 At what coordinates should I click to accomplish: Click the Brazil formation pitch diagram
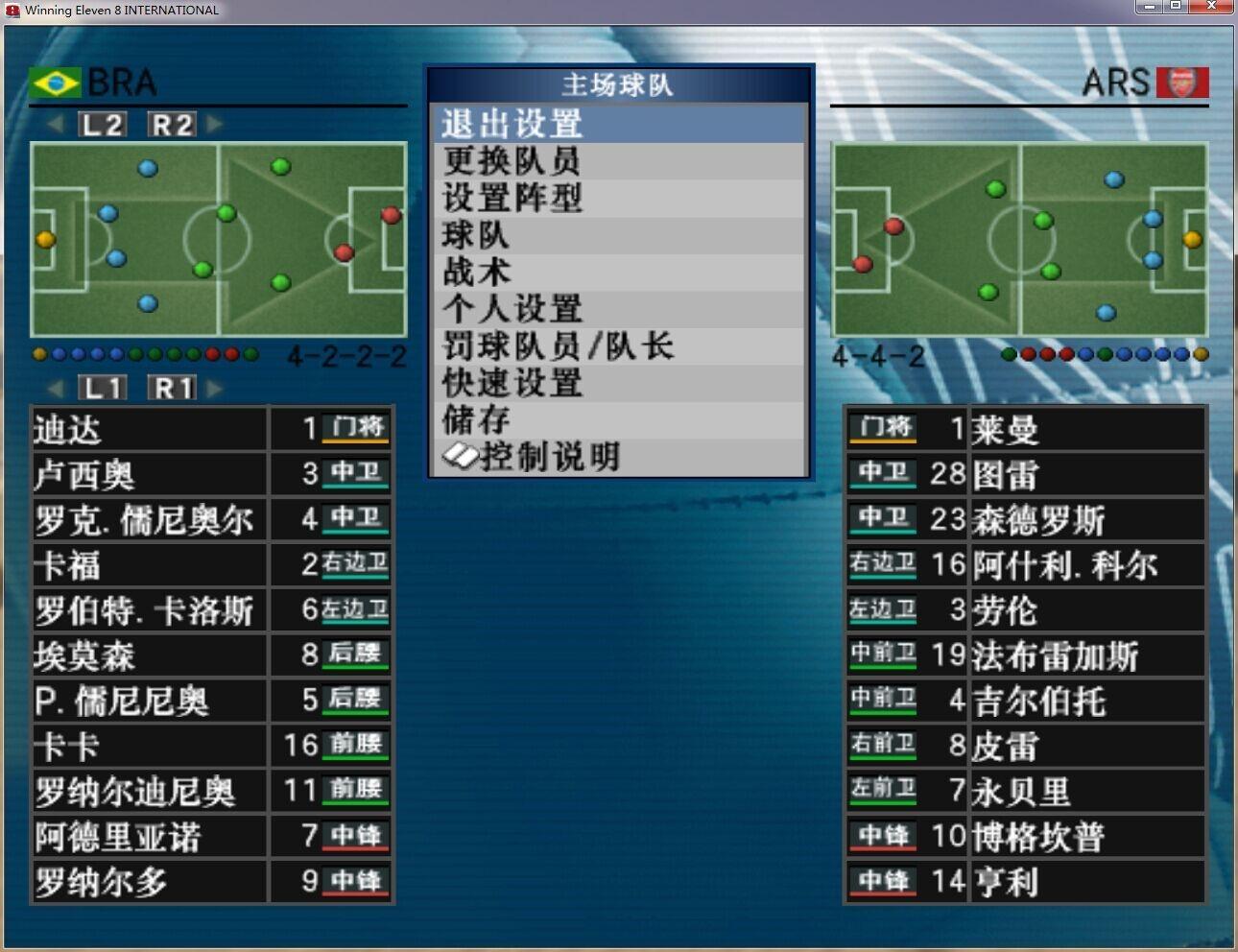219,239
